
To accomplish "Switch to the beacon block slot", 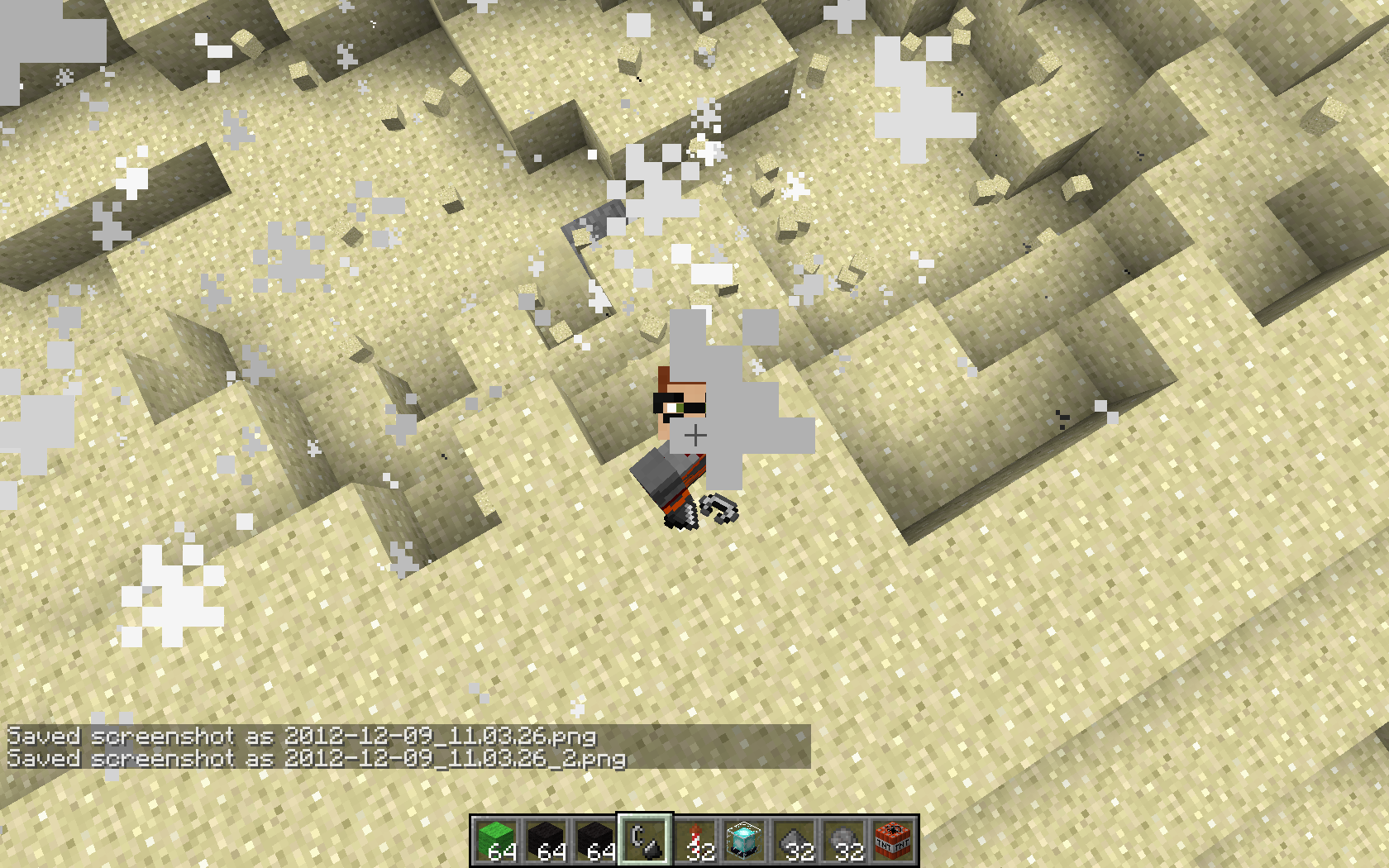I will 744,841.
